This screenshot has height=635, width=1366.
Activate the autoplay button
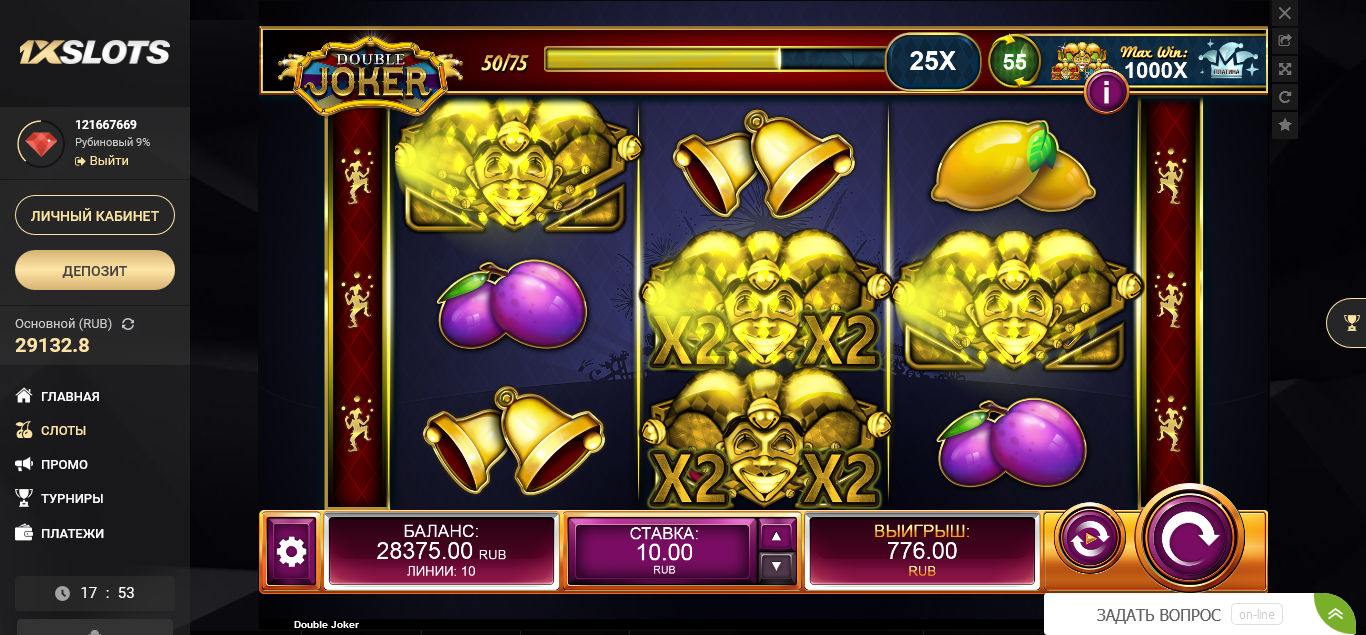(x=1089, y=538)
